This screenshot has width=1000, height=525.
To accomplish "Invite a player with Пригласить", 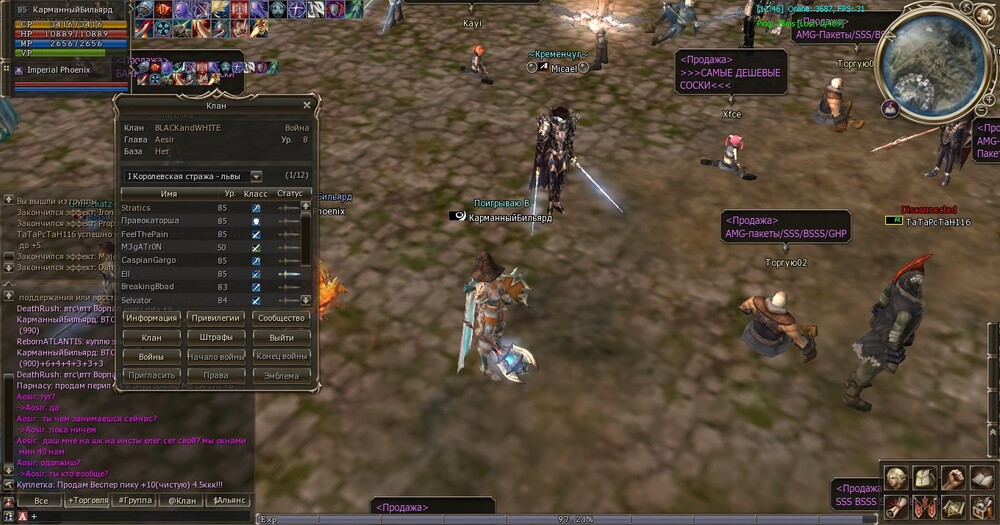I will (151, 375).
